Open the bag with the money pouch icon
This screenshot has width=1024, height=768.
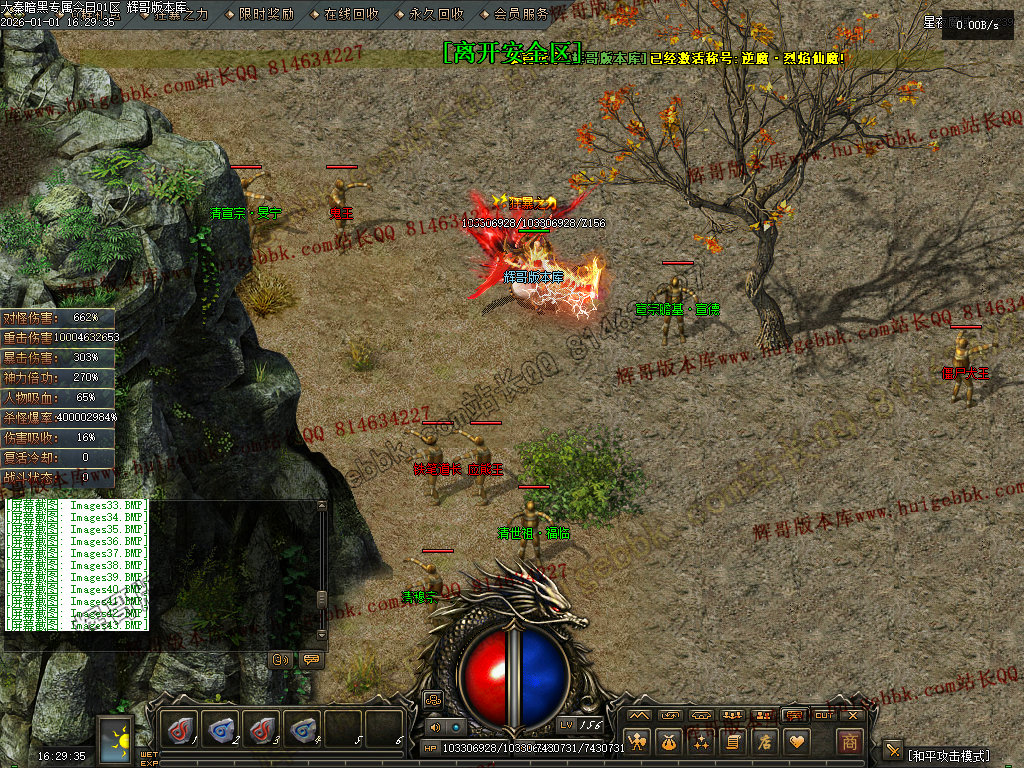(x=669, y=742)
